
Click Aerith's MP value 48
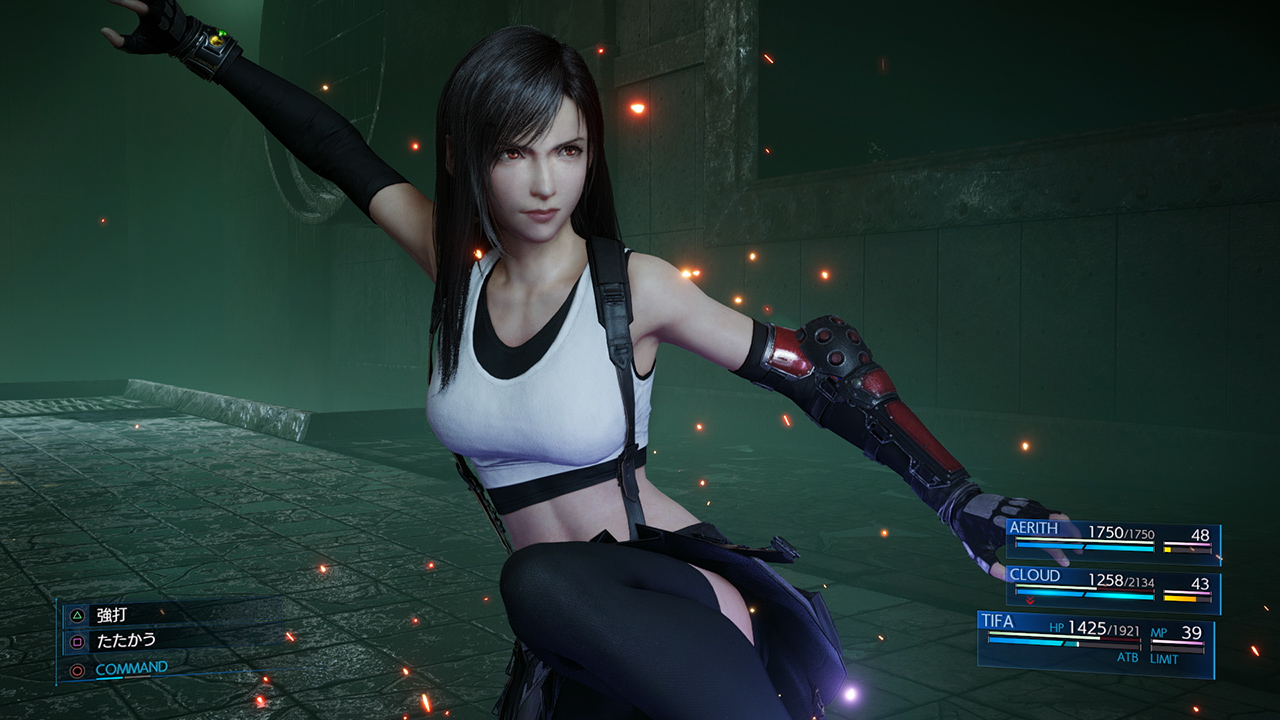pos(1200,535)
